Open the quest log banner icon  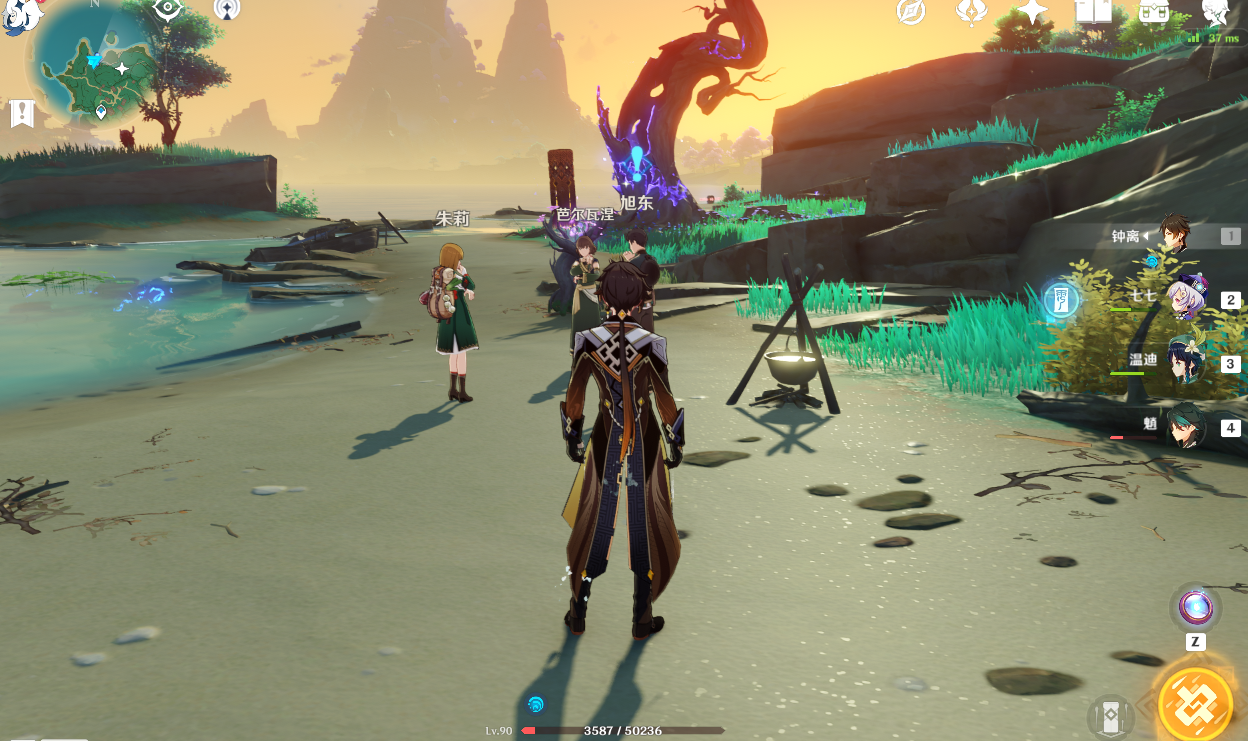21,114
